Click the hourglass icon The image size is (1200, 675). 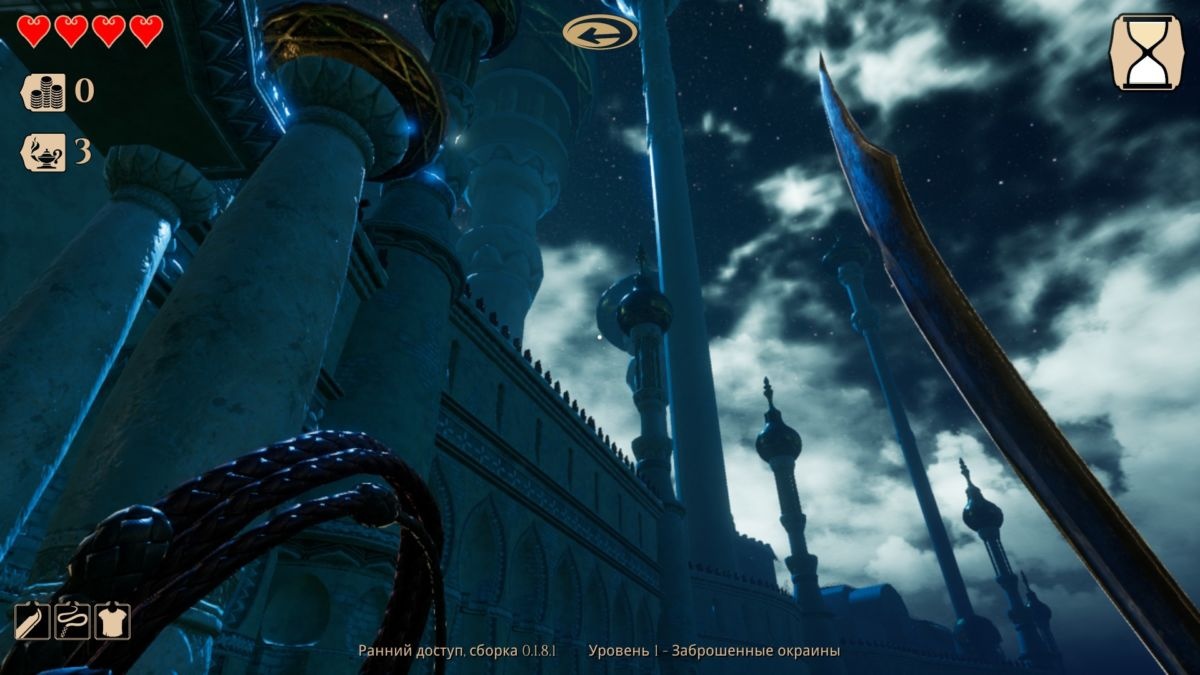tap(1147, 52)
